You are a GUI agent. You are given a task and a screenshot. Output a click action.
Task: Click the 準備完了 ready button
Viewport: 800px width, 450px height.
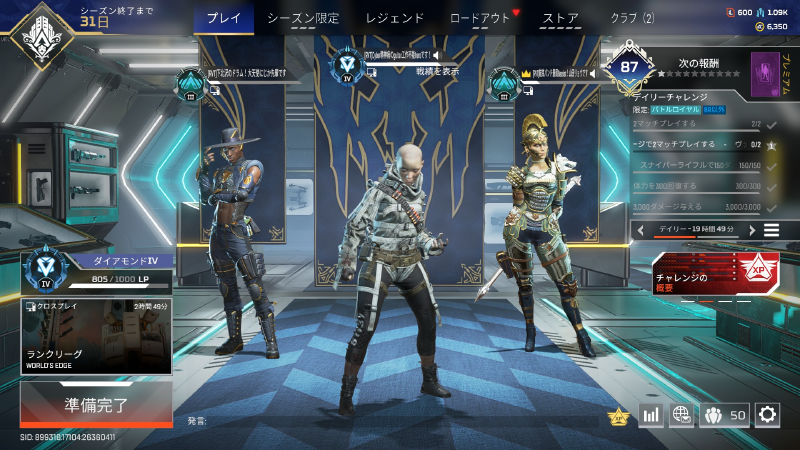[96, 406]
